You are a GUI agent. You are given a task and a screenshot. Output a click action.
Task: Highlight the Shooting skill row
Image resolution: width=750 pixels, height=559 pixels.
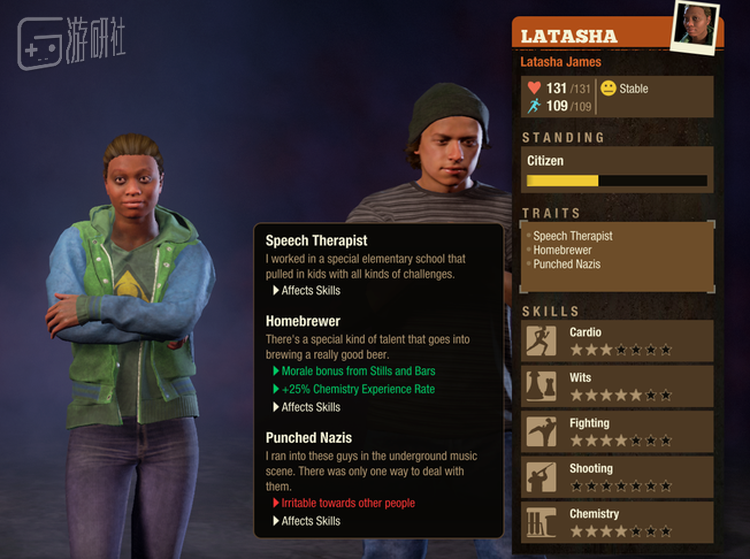tap(618, 477)
